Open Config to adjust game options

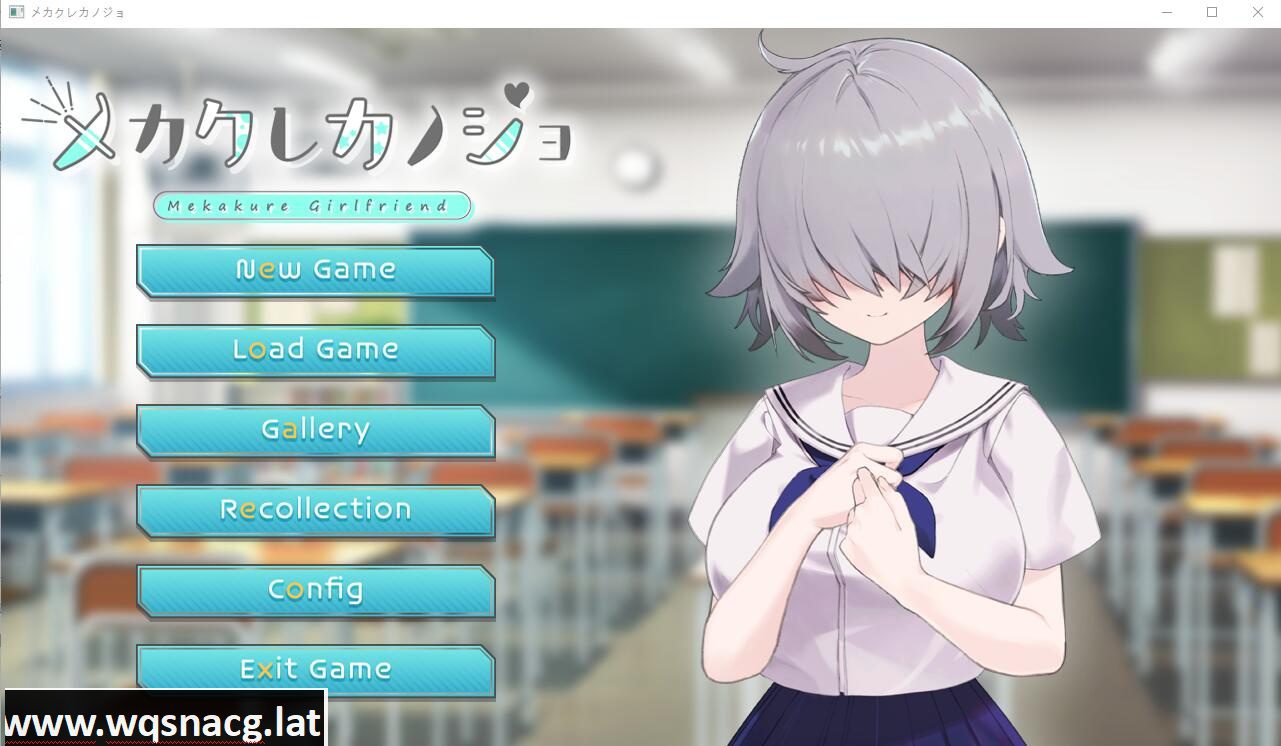tap(315, 589)
